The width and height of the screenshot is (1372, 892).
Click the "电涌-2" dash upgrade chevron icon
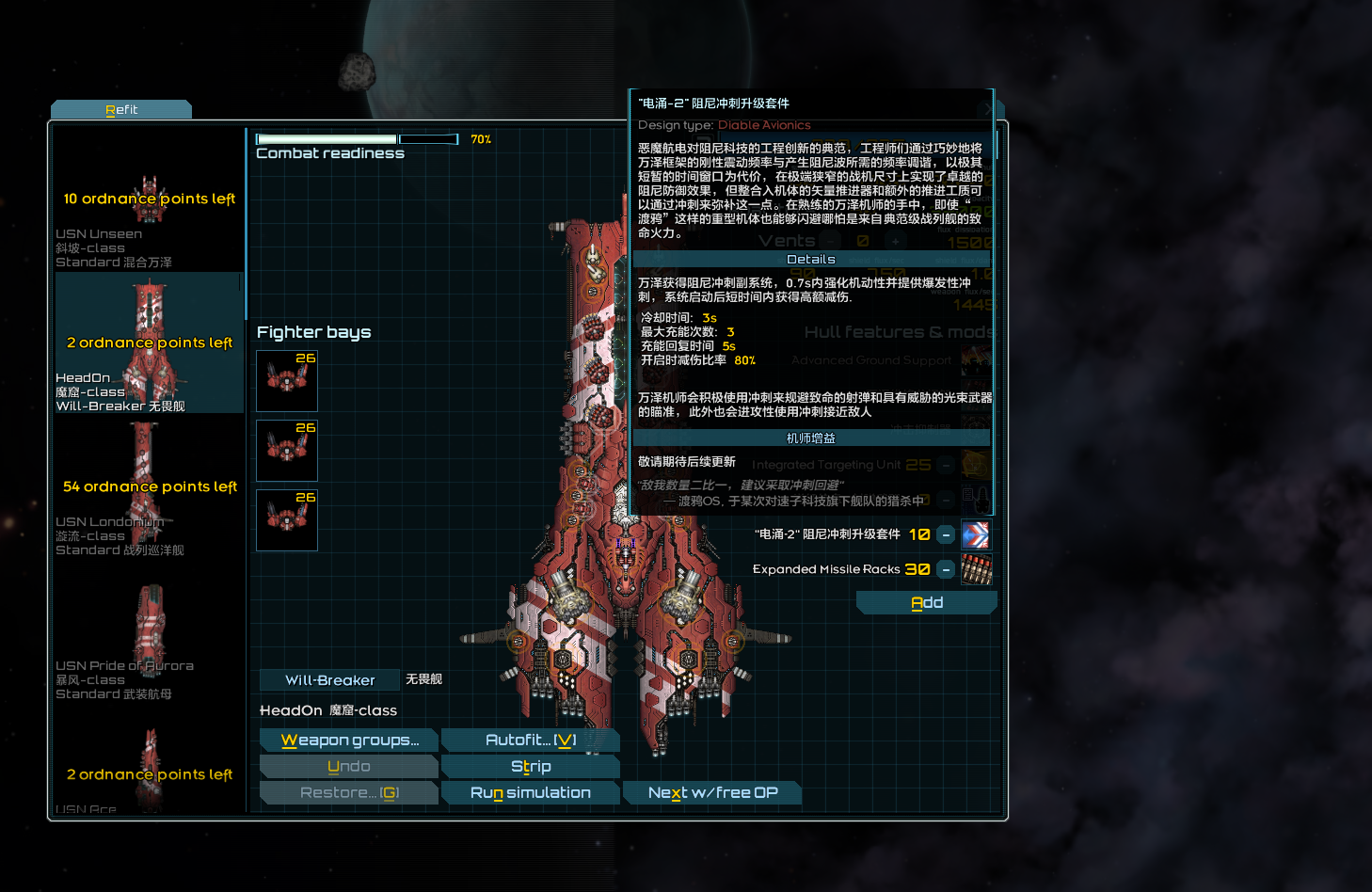(976, 534)
